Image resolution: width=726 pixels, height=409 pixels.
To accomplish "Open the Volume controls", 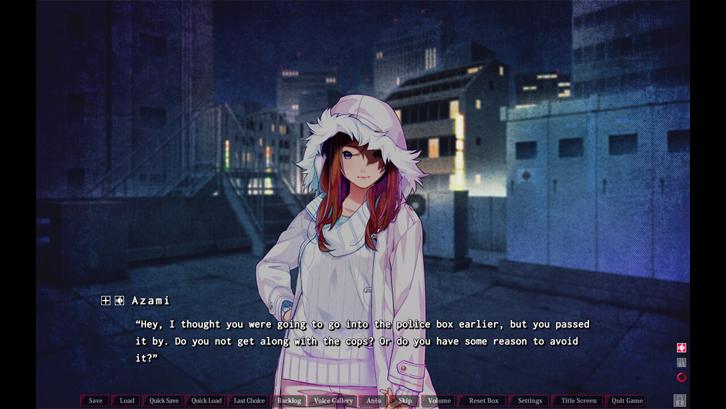I will pyautogui.click(x=439, y=401).
